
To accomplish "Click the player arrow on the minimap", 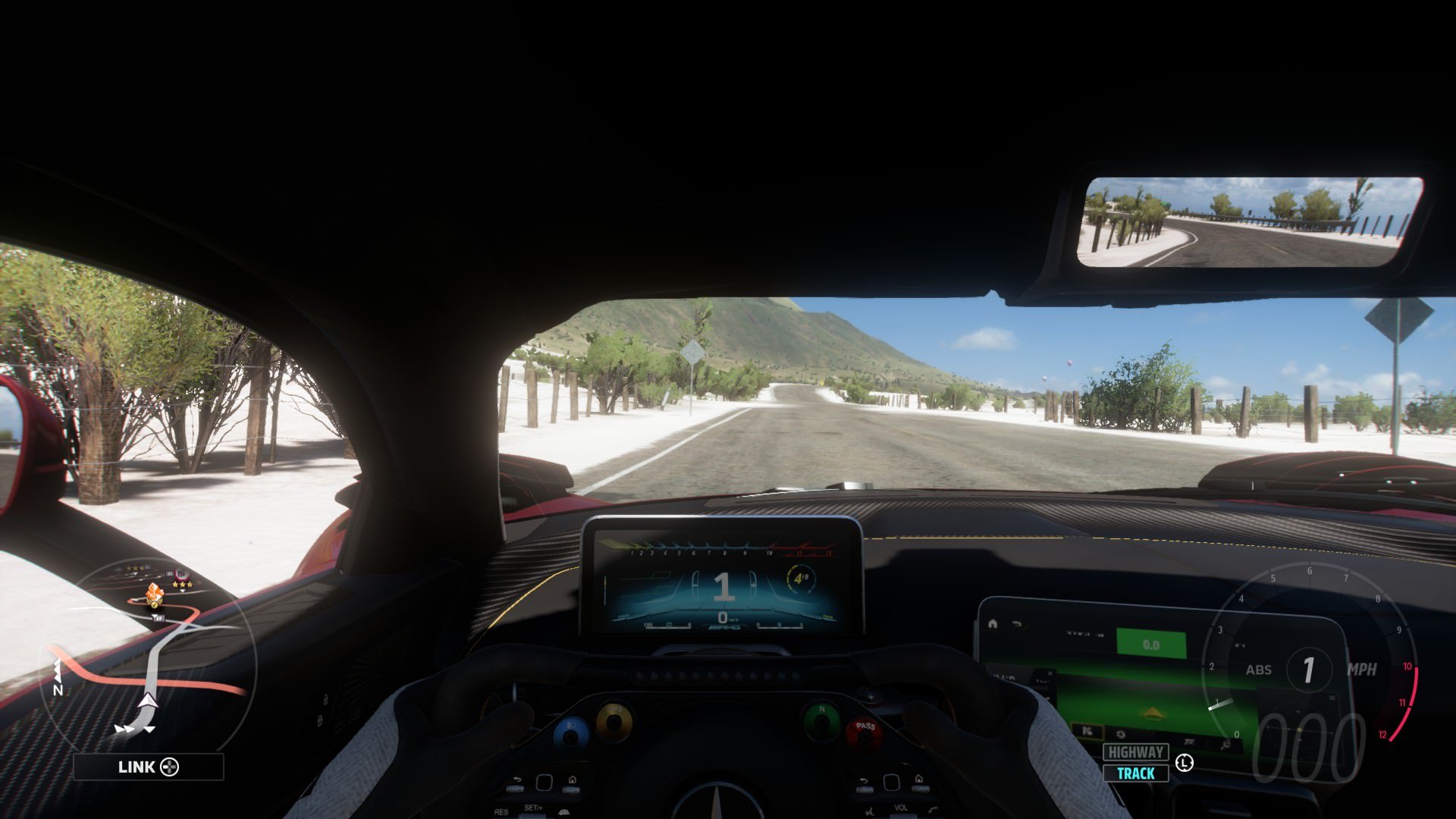I will 149,701.
